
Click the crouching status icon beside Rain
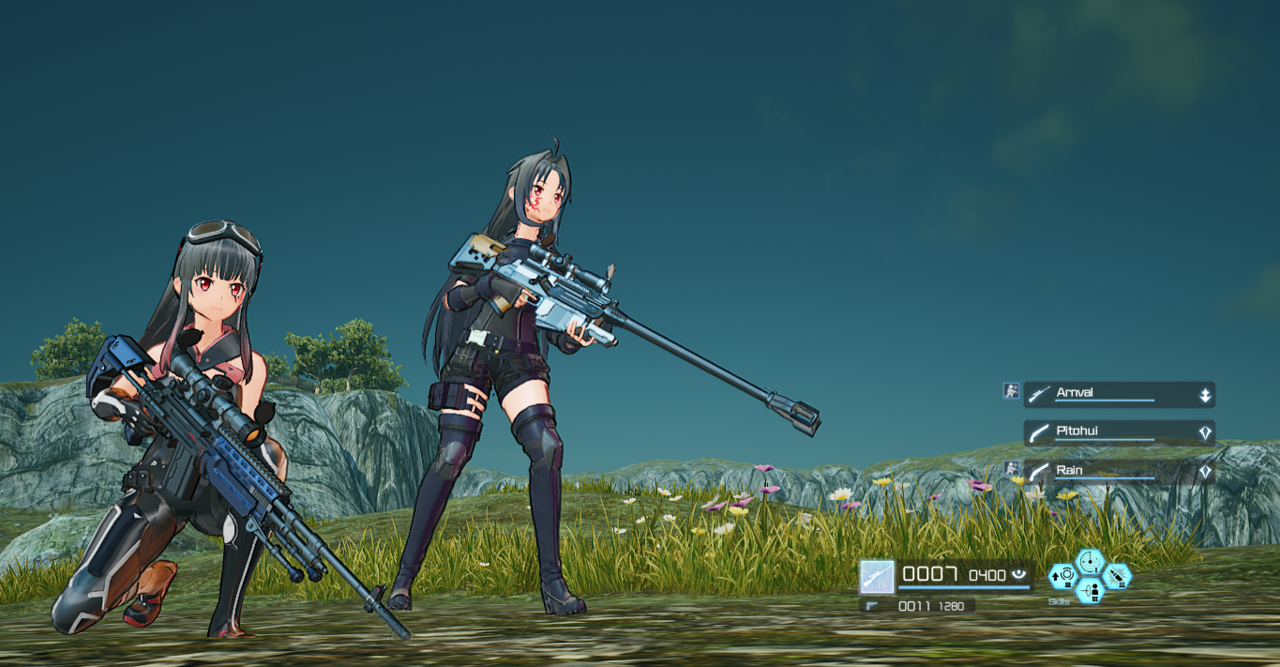[x=1011, y=468]
